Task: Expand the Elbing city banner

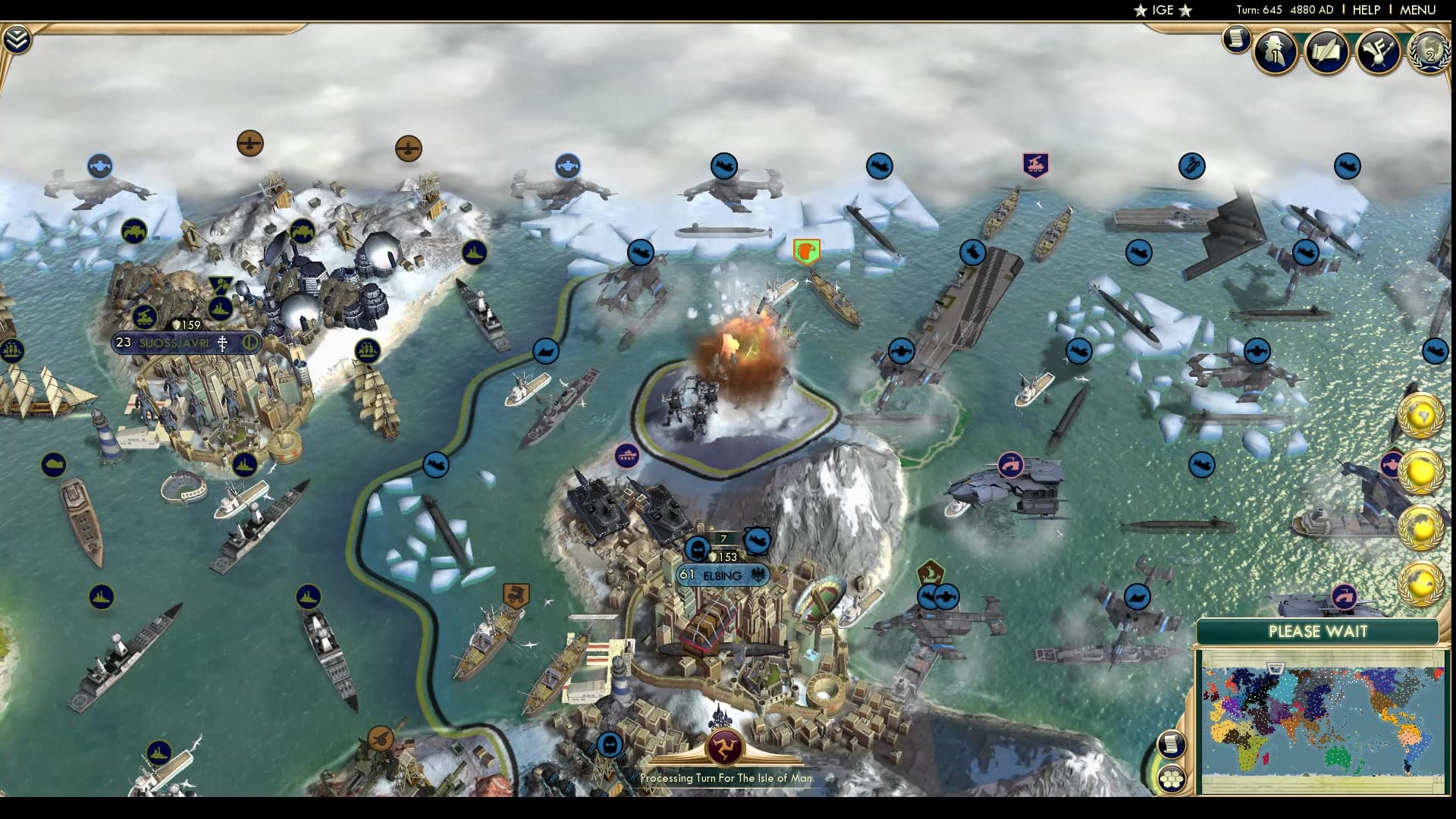Action: pos(723,576)
